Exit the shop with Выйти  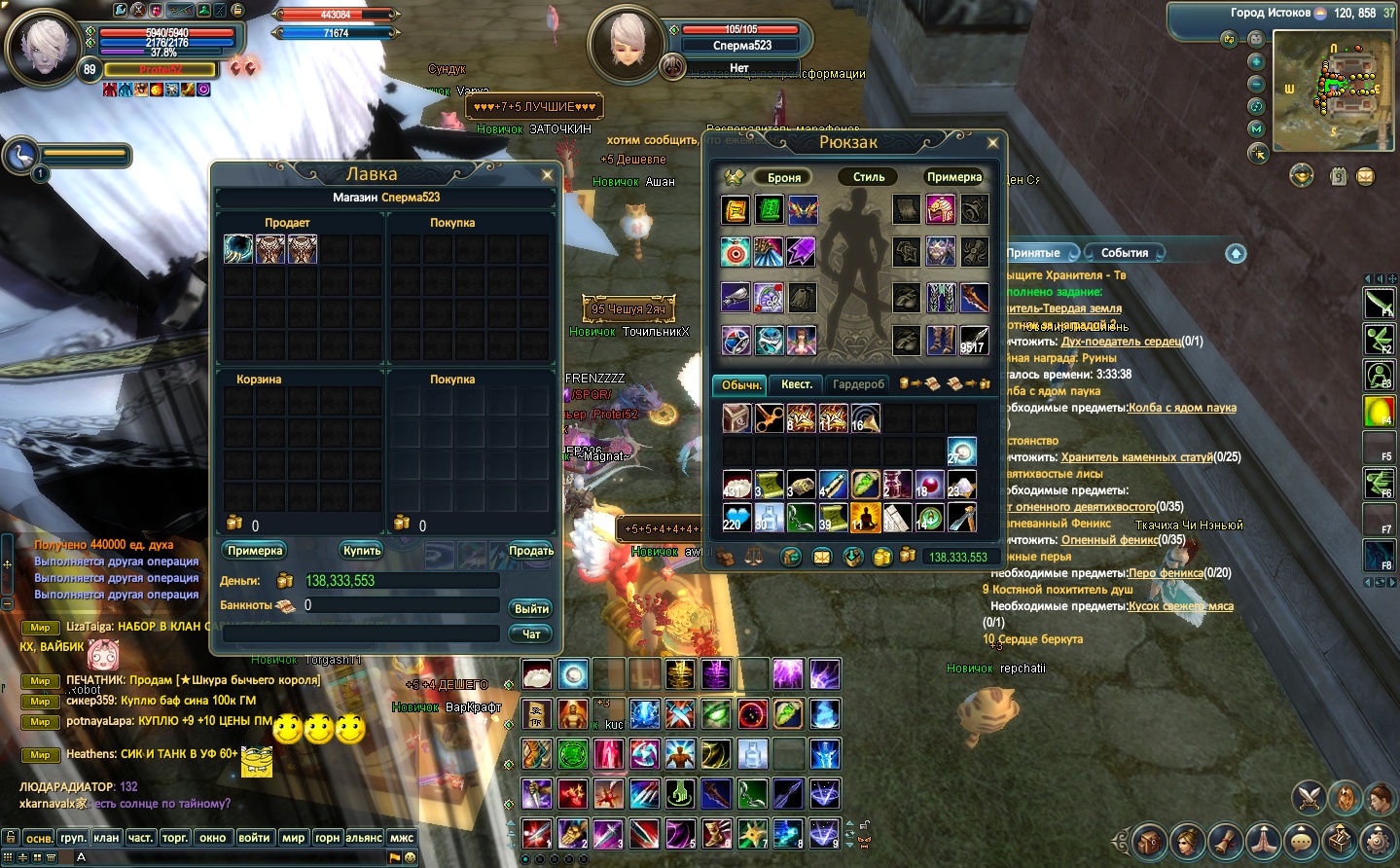tap(531, 608)
